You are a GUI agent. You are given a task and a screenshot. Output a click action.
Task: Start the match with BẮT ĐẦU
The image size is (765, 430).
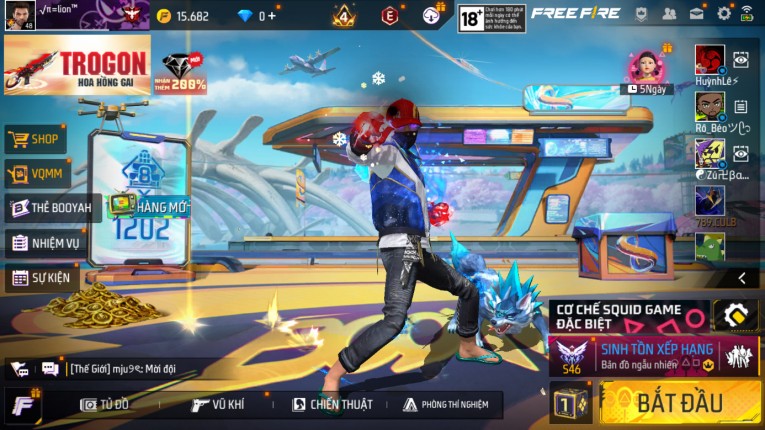click(x=680, y=403)
